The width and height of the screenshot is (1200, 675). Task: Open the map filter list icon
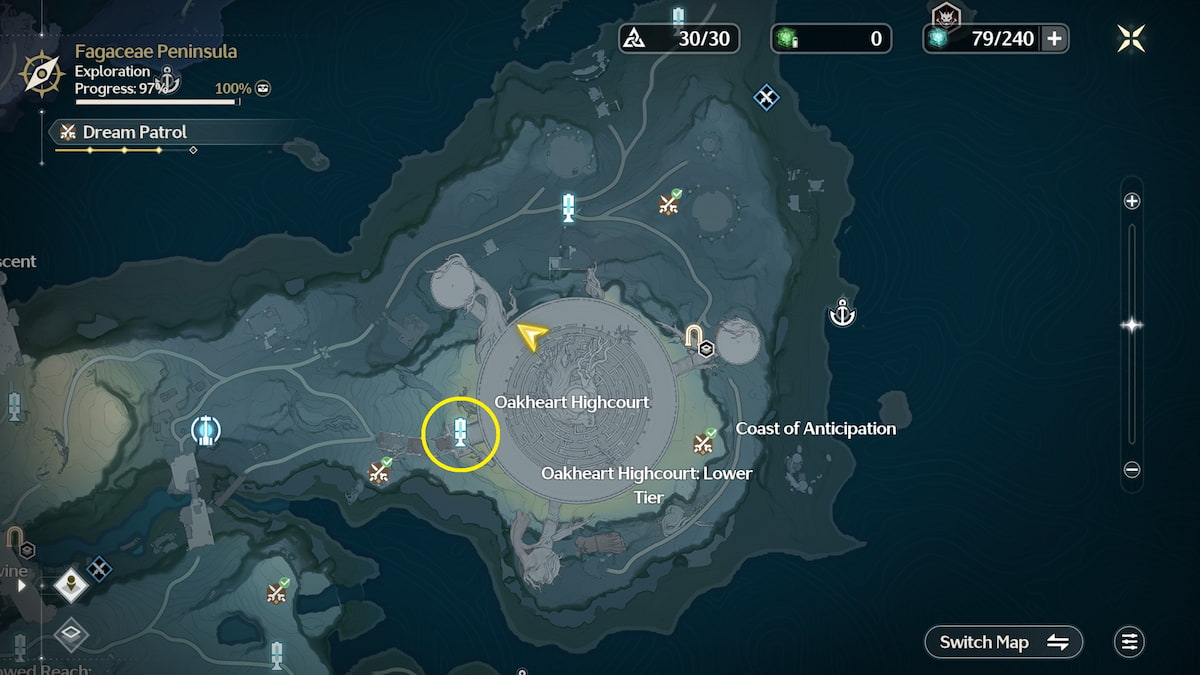click(1129, 642)
